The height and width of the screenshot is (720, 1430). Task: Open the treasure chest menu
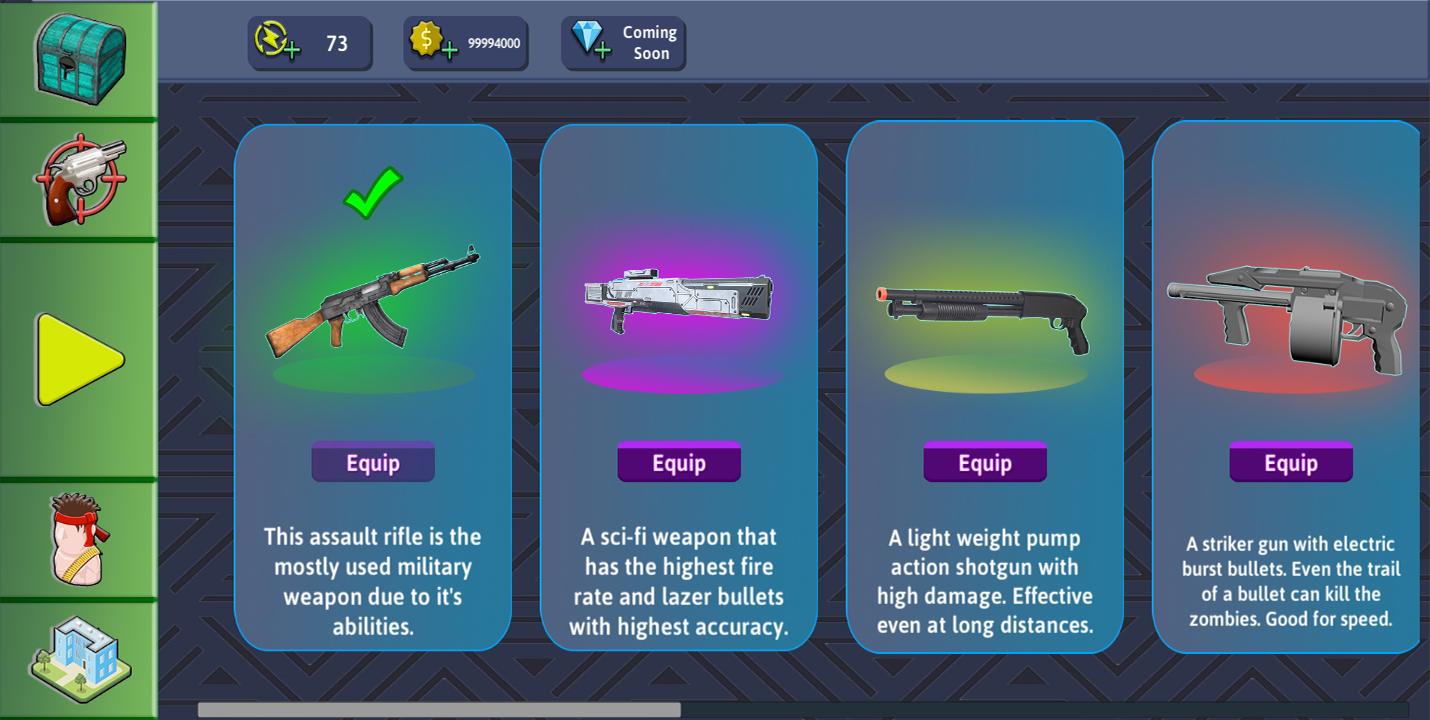[x=80, y=58]
